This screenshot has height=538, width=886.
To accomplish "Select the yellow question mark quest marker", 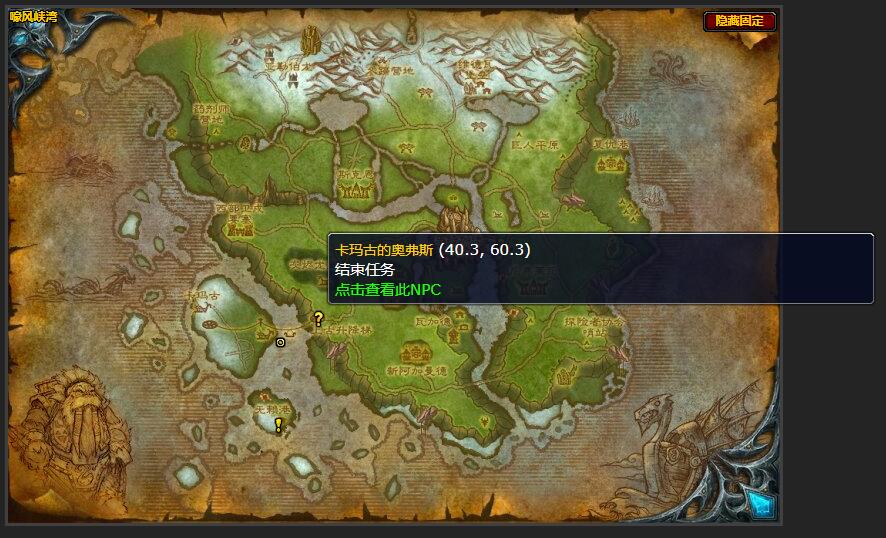I will pos(319,319).
